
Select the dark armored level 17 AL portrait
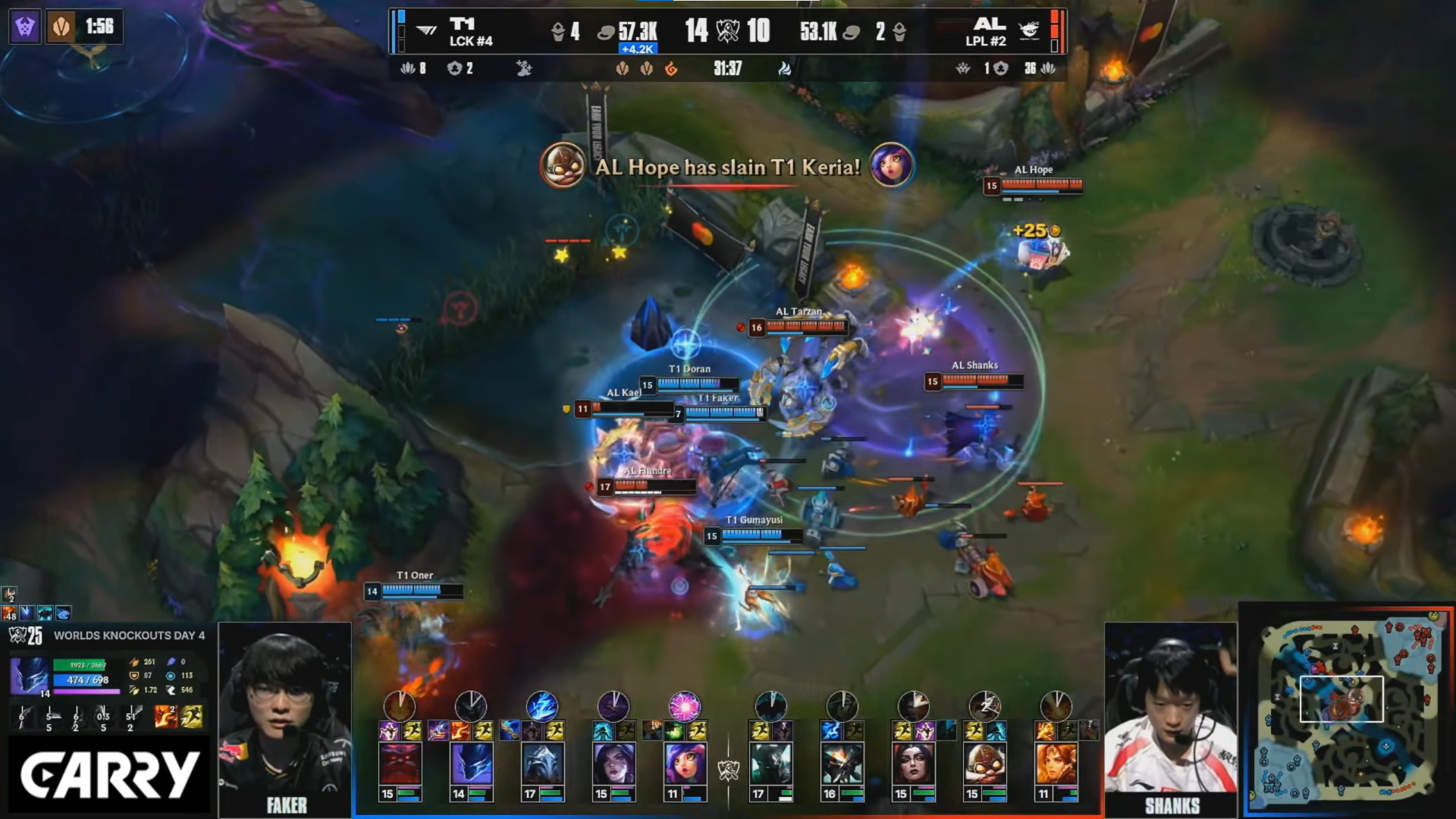point(770,764)
